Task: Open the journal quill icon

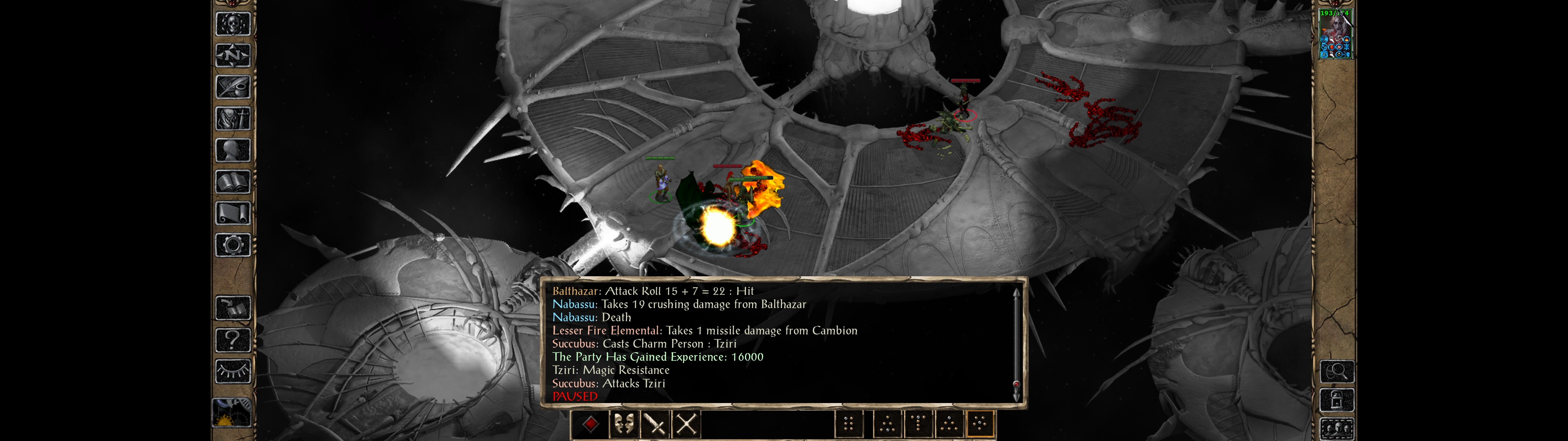Action: (233, 87)
